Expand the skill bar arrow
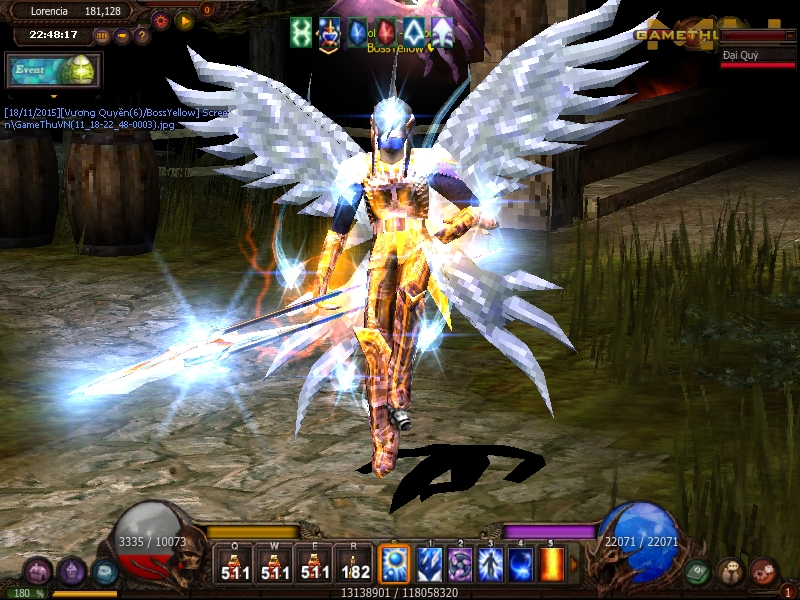The width and height of the screenshot is (800, 600). click(x=574, y=565)
